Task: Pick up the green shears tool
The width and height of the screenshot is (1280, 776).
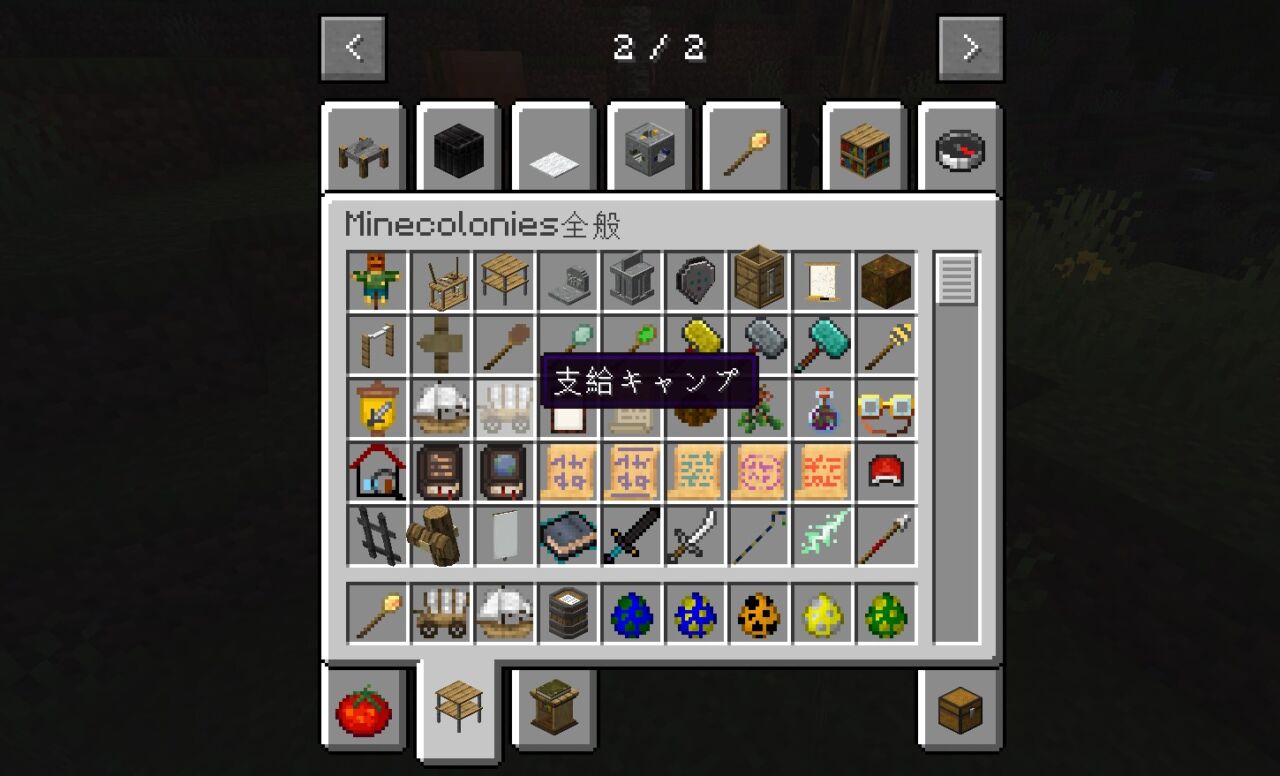Action: 633,344
